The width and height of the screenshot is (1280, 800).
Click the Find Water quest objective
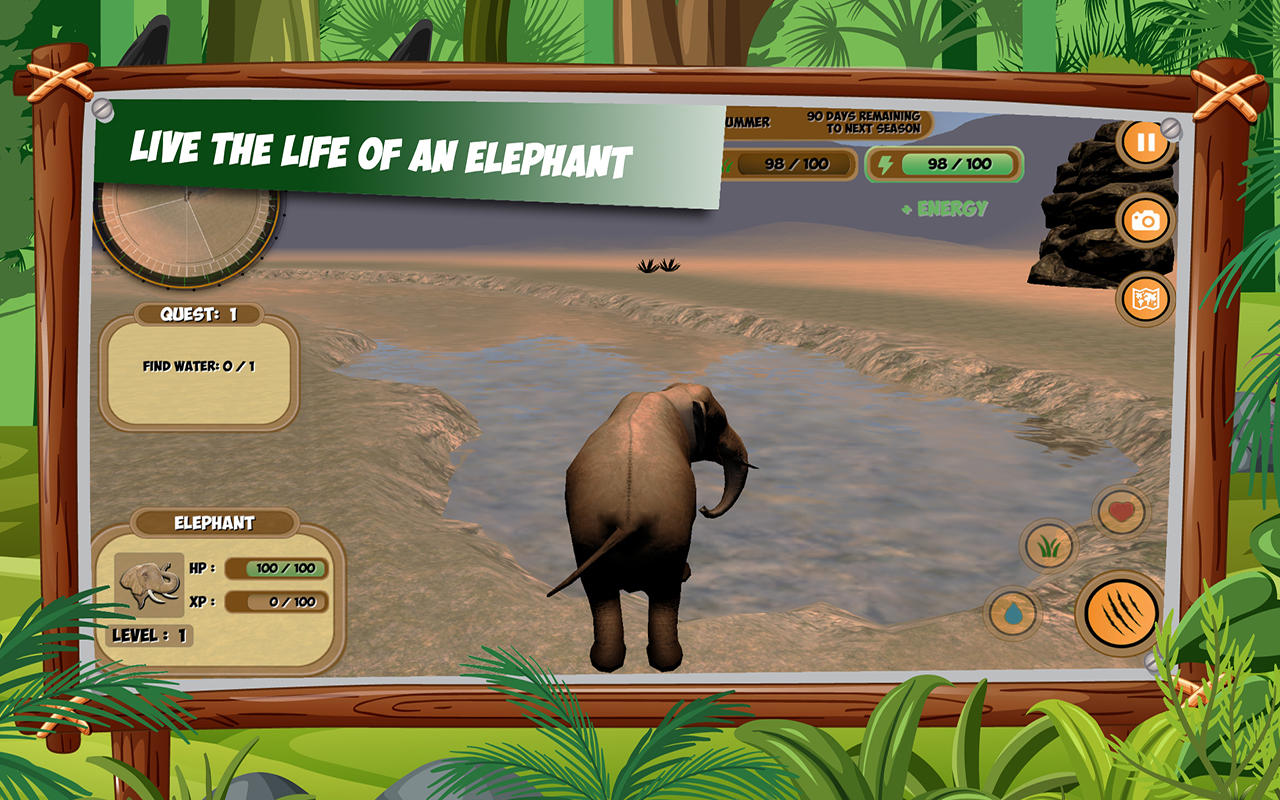click(197, 366)
